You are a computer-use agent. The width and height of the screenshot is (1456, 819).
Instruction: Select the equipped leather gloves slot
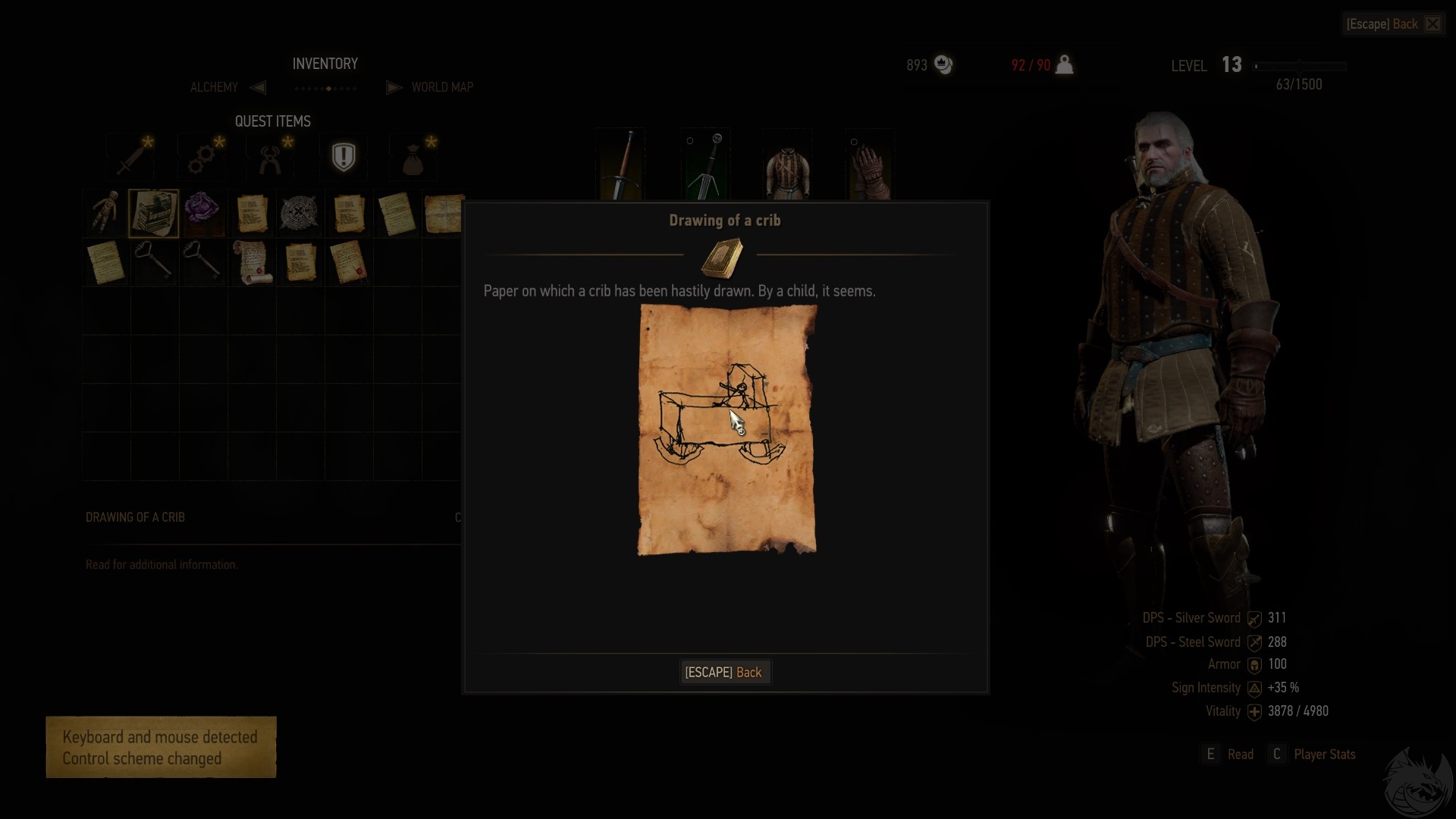[x=870, y=165]
